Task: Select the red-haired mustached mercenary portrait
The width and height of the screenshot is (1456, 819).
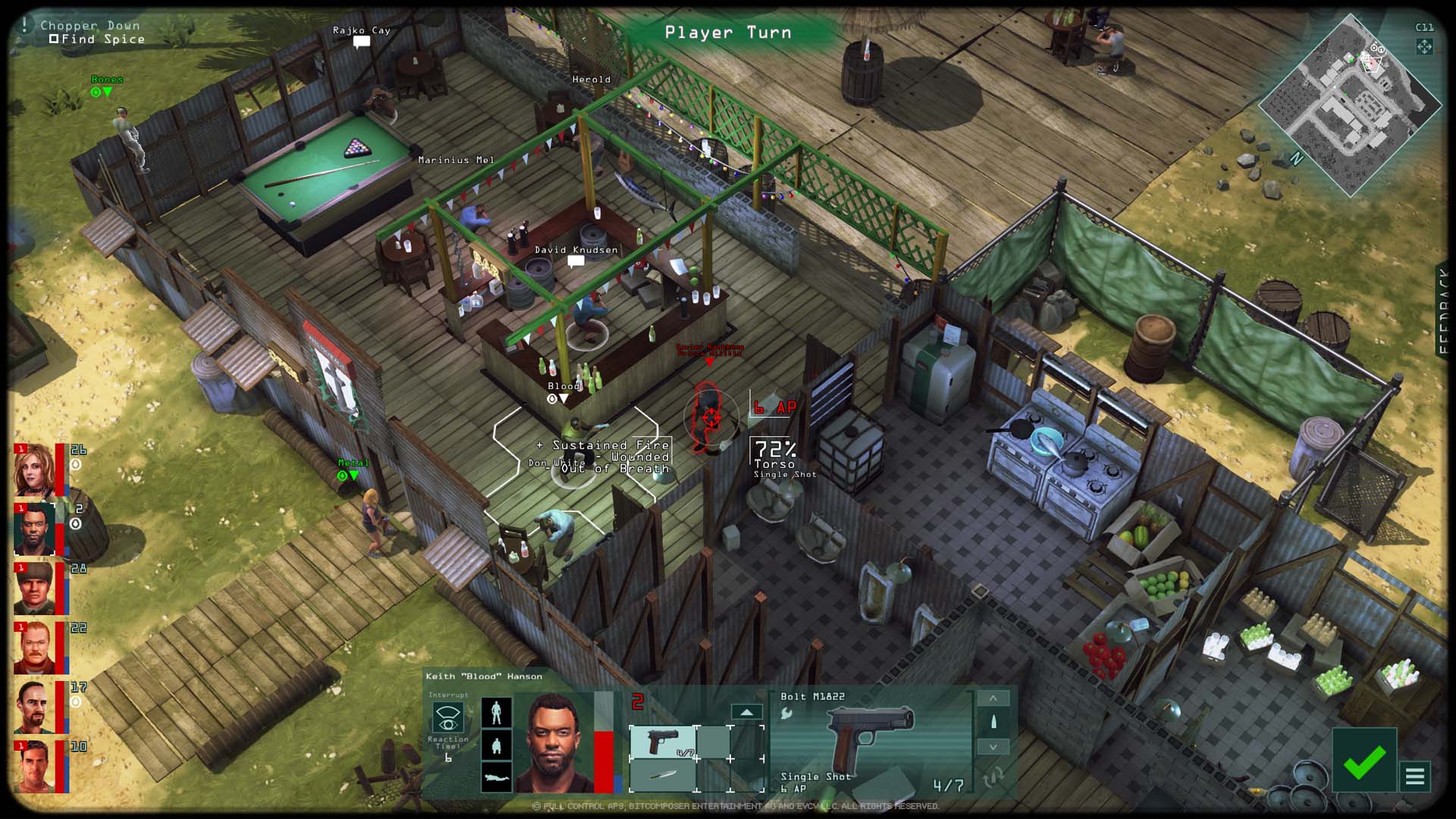Action: pos(35,648)
